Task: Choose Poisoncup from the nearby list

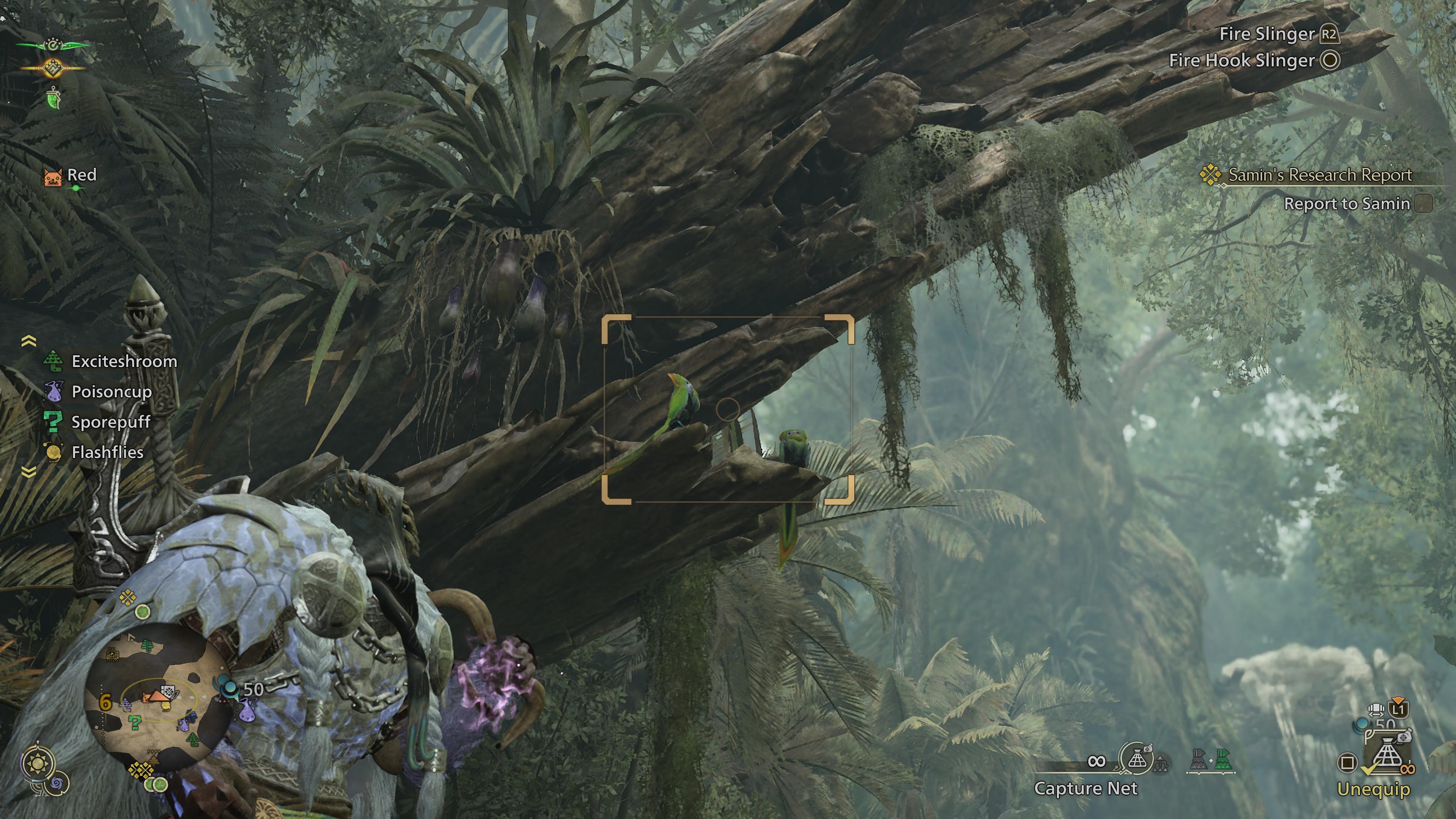Action: 111,392
